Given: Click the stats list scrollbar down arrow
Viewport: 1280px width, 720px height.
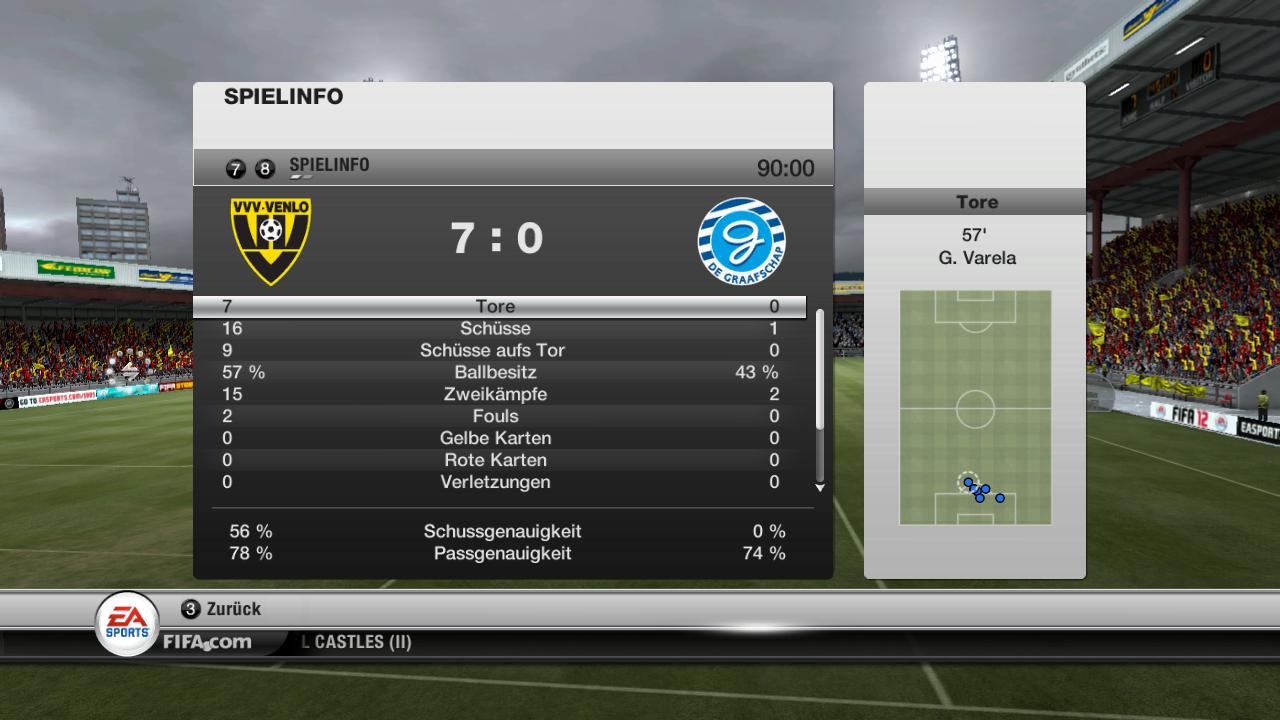Looking at the screenshot, I should click(820, 488).
